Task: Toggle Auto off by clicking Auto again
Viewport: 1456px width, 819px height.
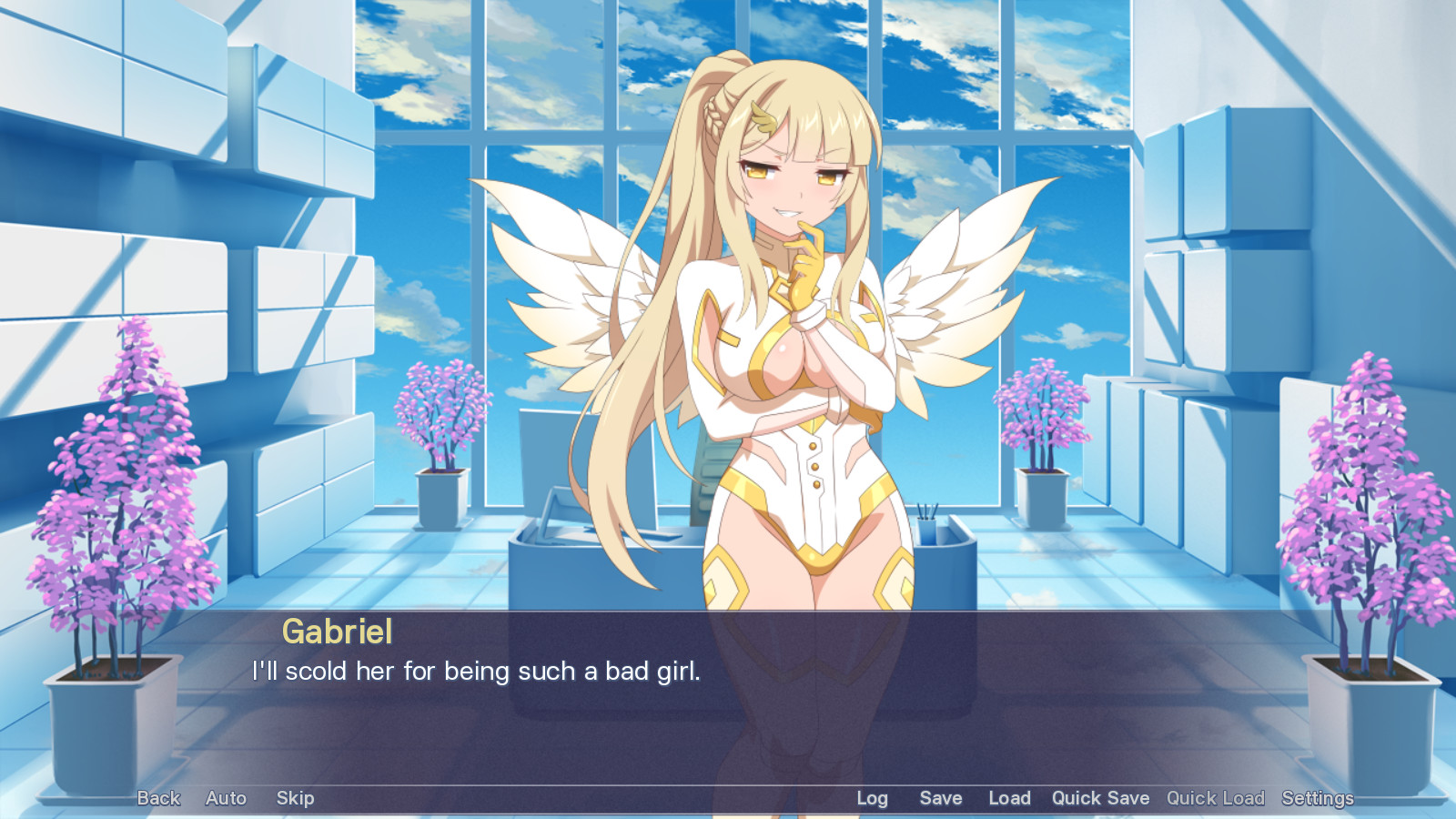Action: pos(225,798)
